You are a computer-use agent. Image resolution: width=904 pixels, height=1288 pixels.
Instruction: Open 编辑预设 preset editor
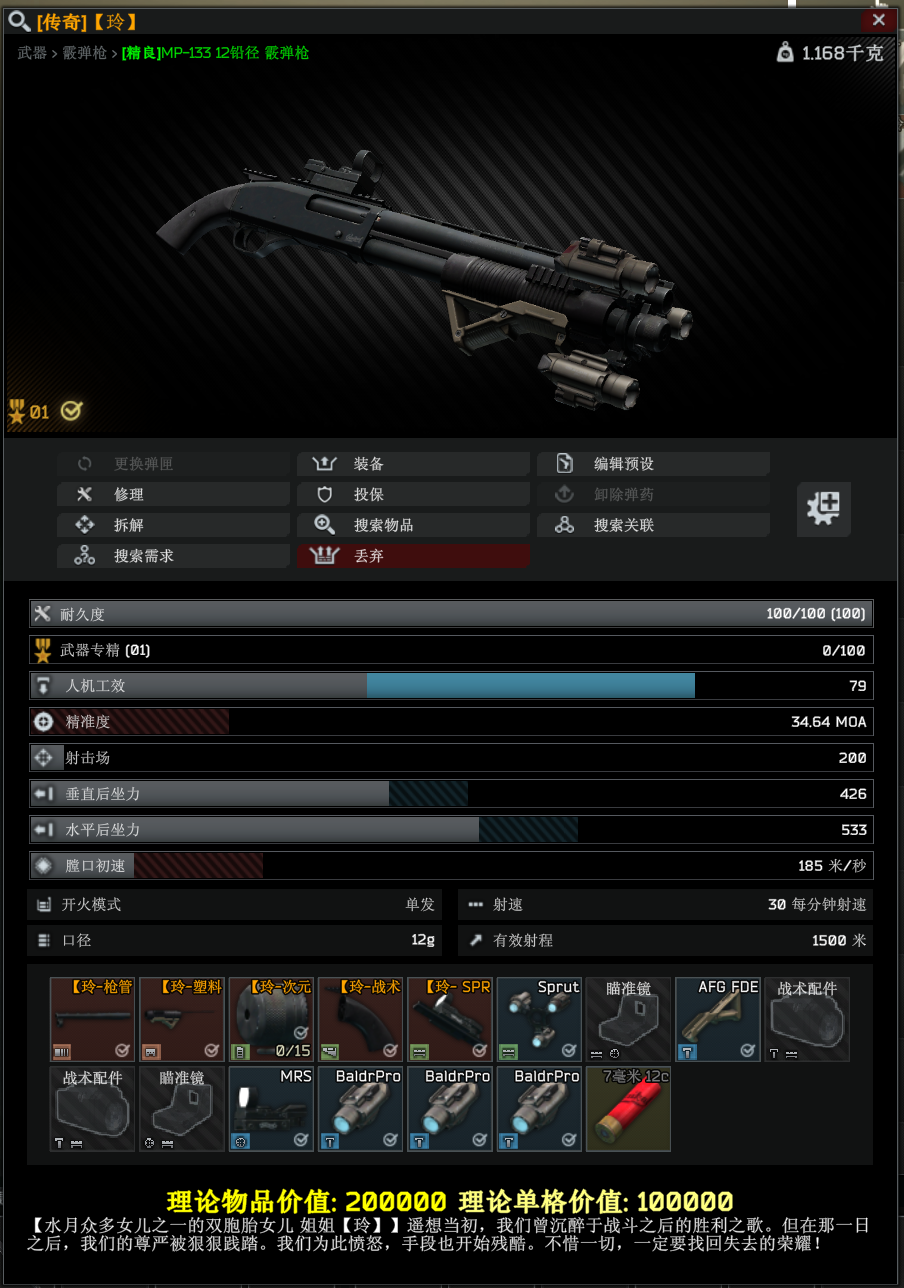coord(653,464)
